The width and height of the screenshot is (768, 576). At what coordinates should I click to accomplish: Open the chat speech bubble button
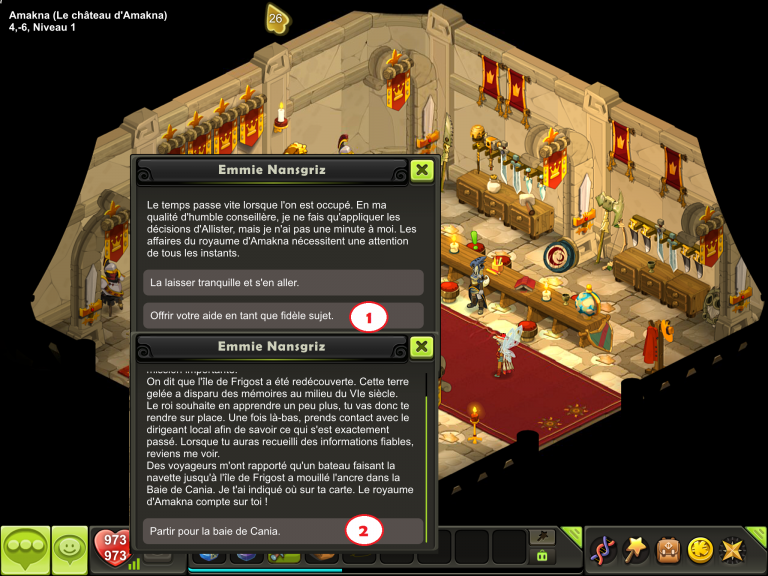(24, 549)
